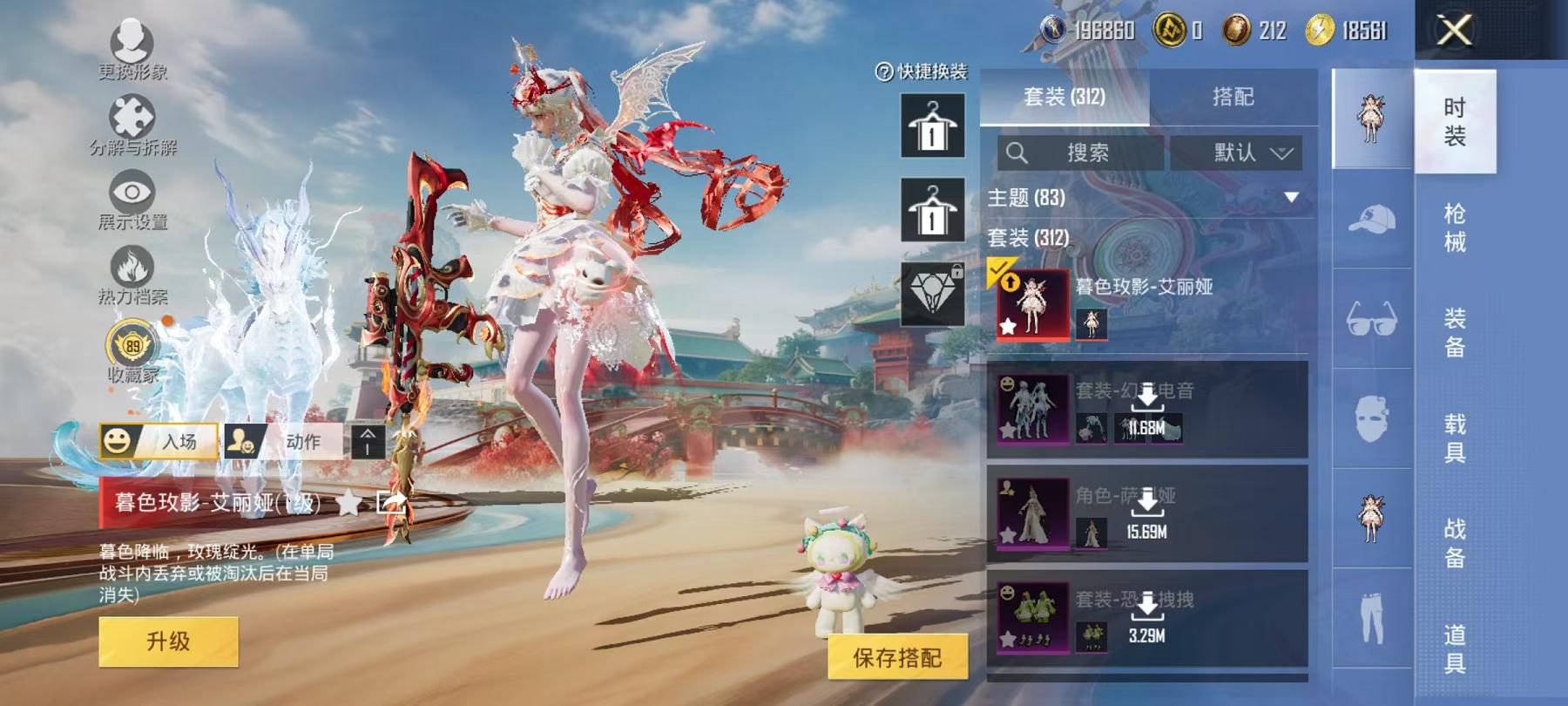Screen dimensions: 1568x706
Task: Click the panel collapse arrow above 动作
Action: tap(369, 443)
